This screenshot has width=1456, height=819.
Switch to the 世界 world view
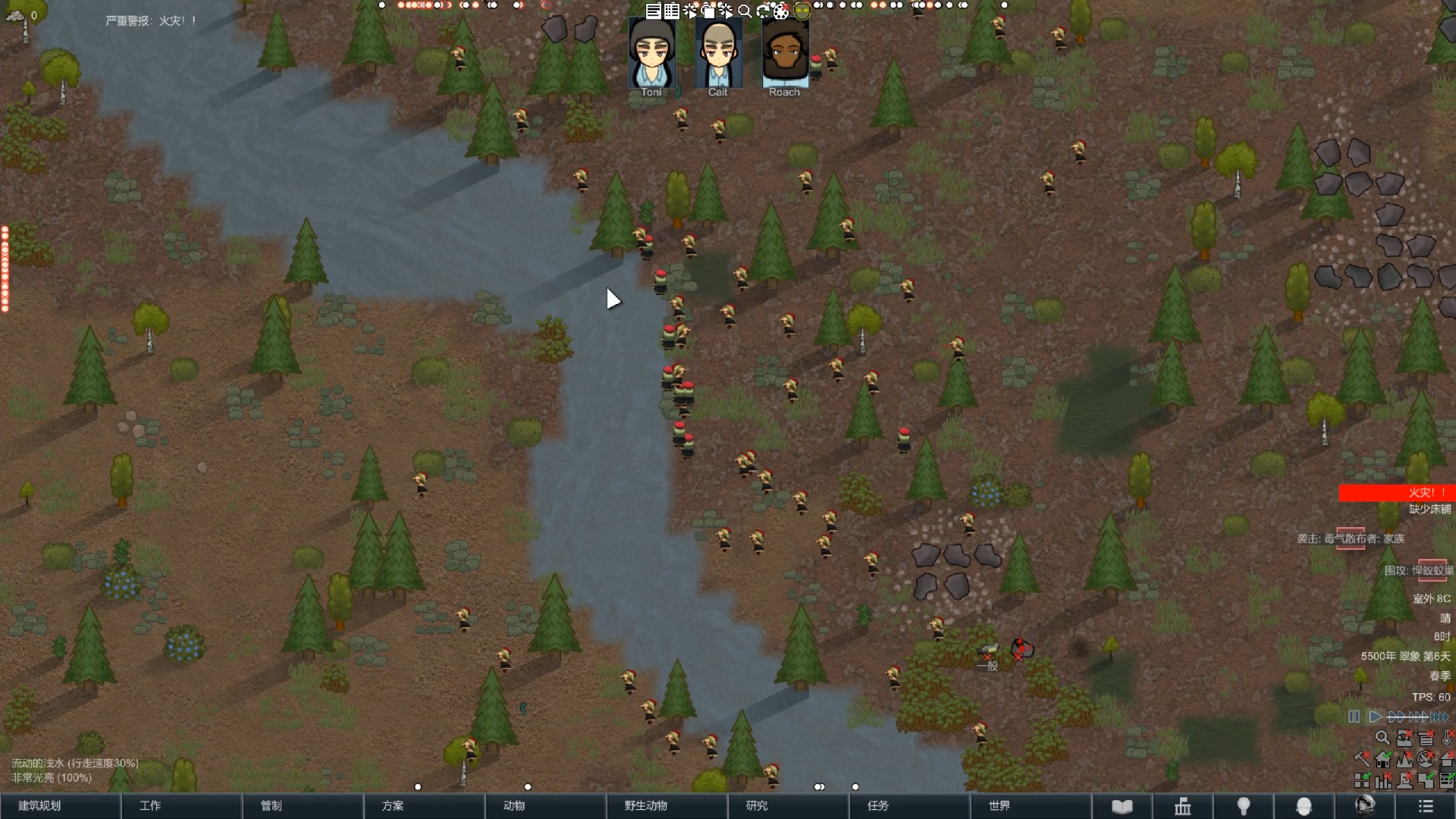click(1031, 805)
